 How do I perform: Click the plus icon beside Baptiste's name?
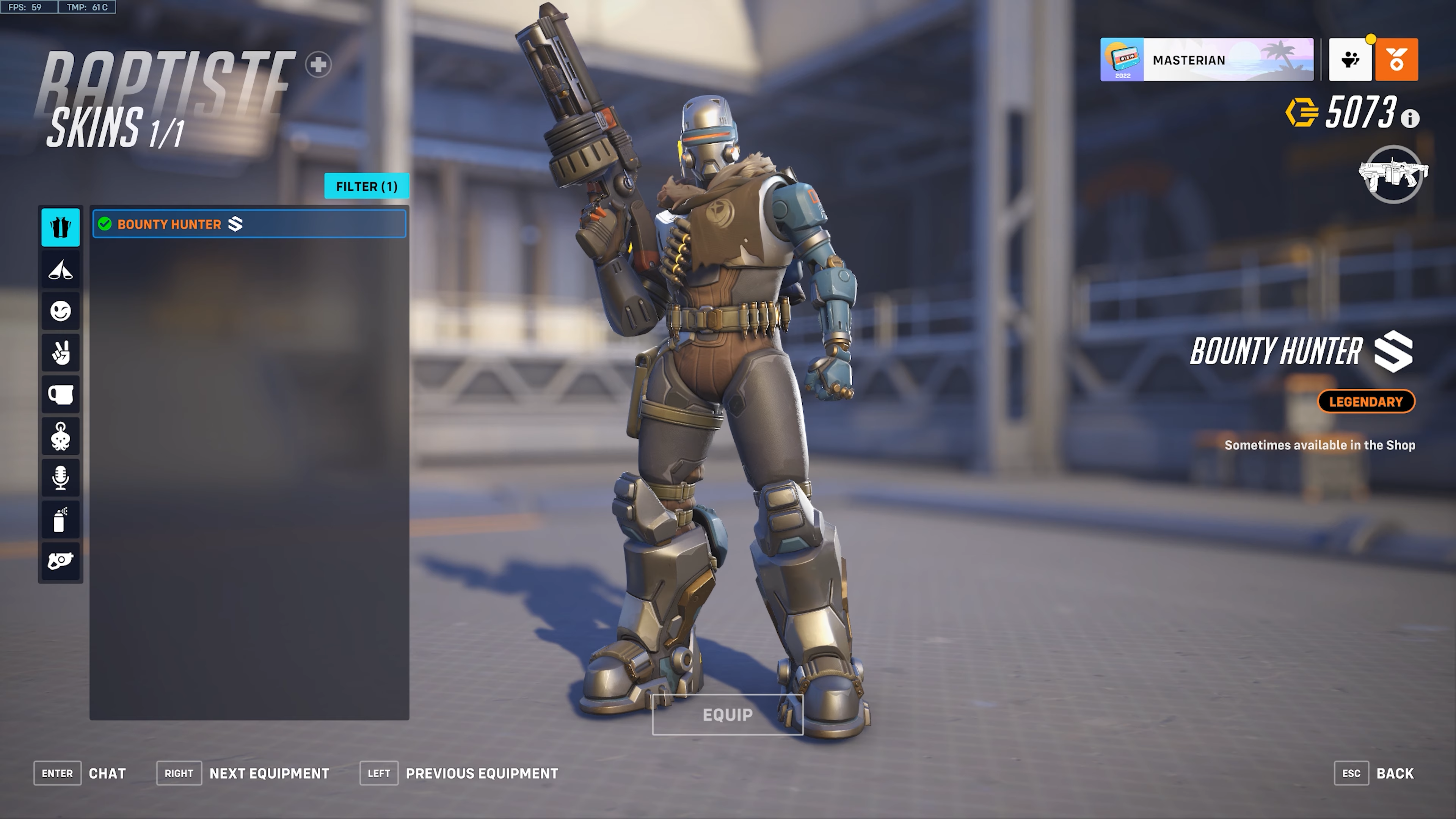(318, 64)
